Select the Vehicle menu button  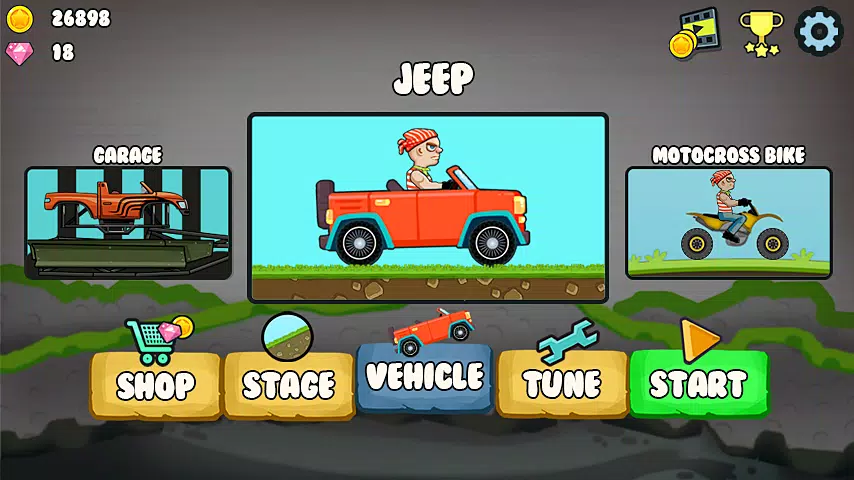point(425,377)
